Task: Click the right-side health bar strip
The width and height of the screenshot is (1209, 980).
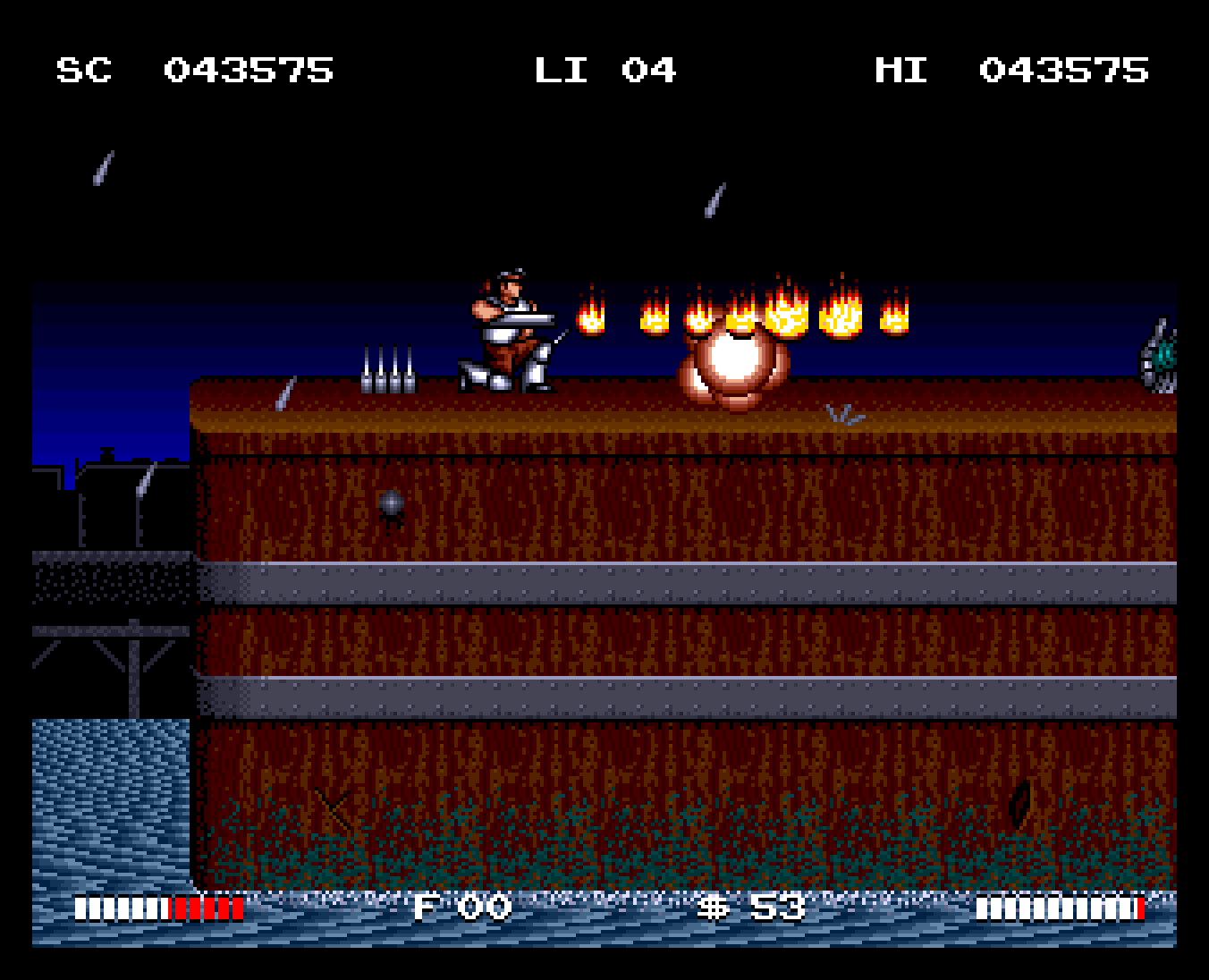Action: 1060,908
